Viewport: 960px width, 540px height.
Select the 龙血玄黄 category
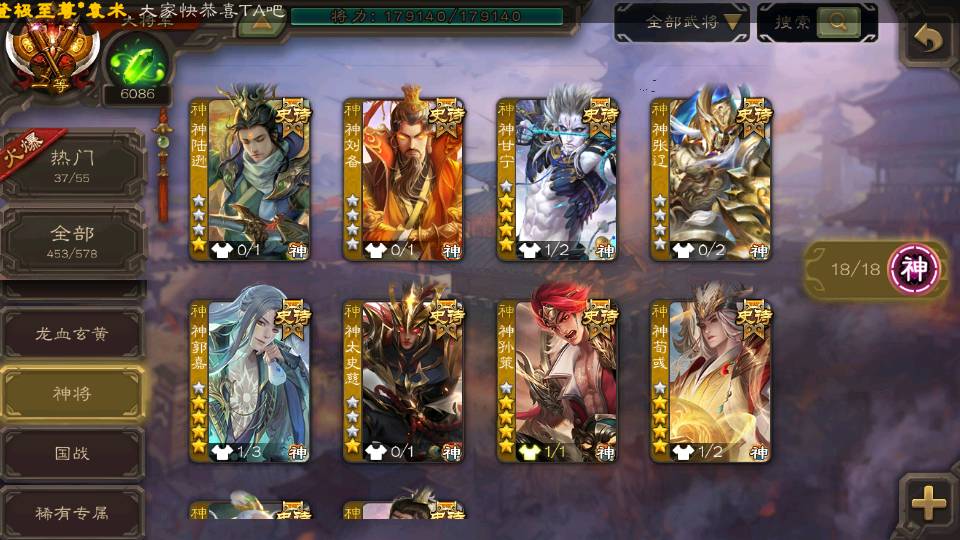72,335
